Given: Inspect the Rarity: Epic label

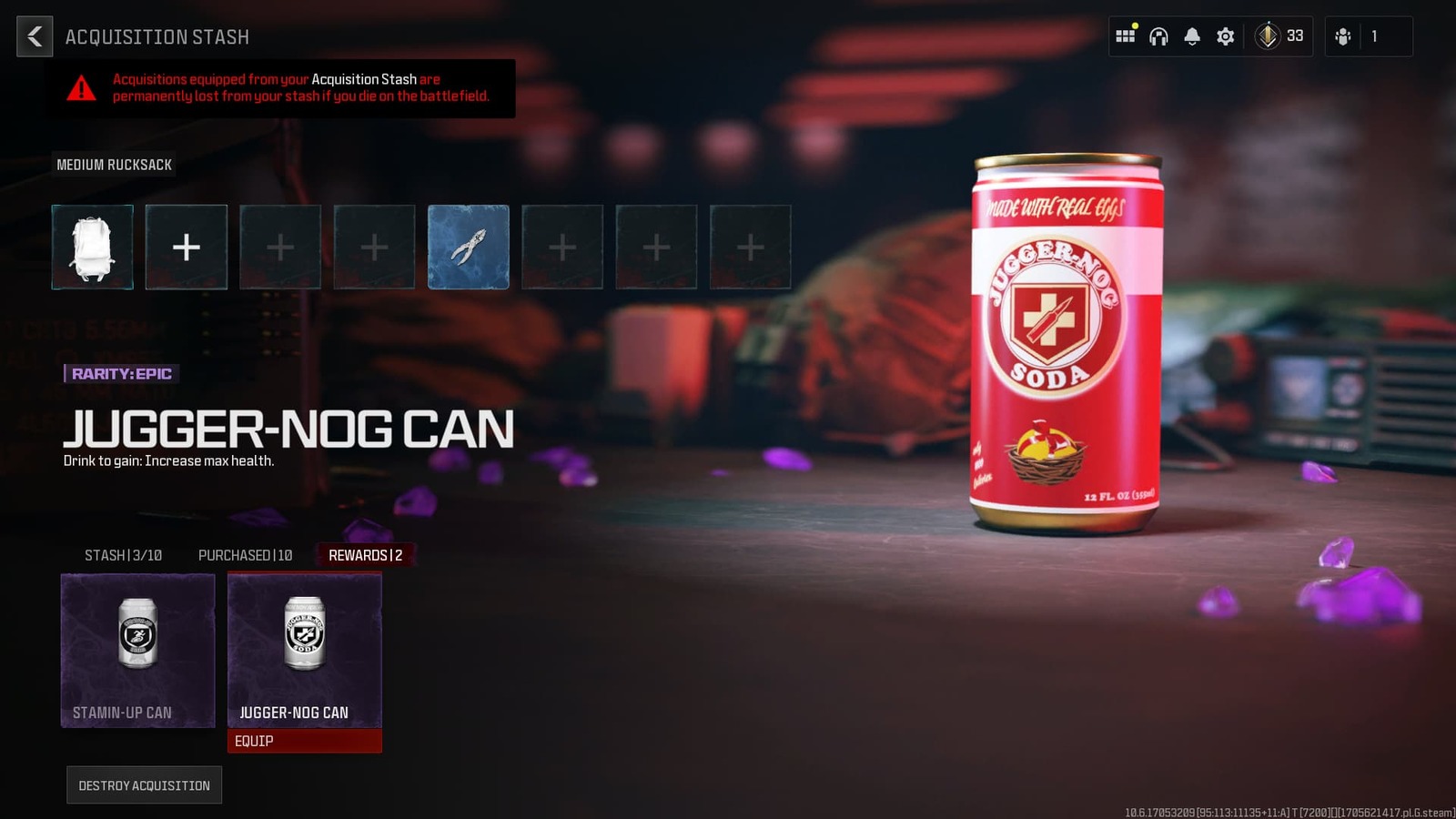Looking at the screenshot, I should (119, 373).
